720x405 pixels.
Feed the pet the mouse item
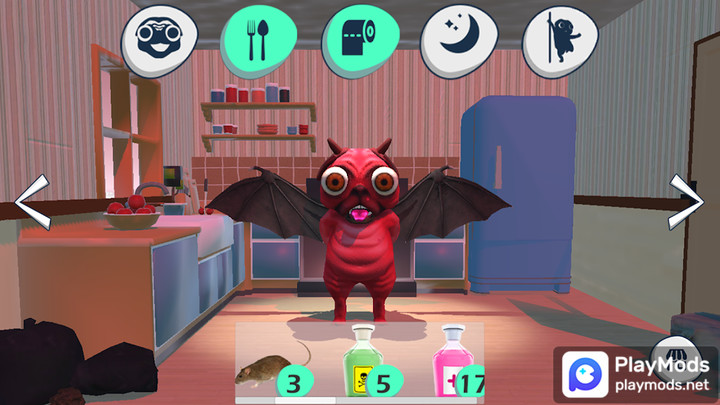tap(268, 370)
